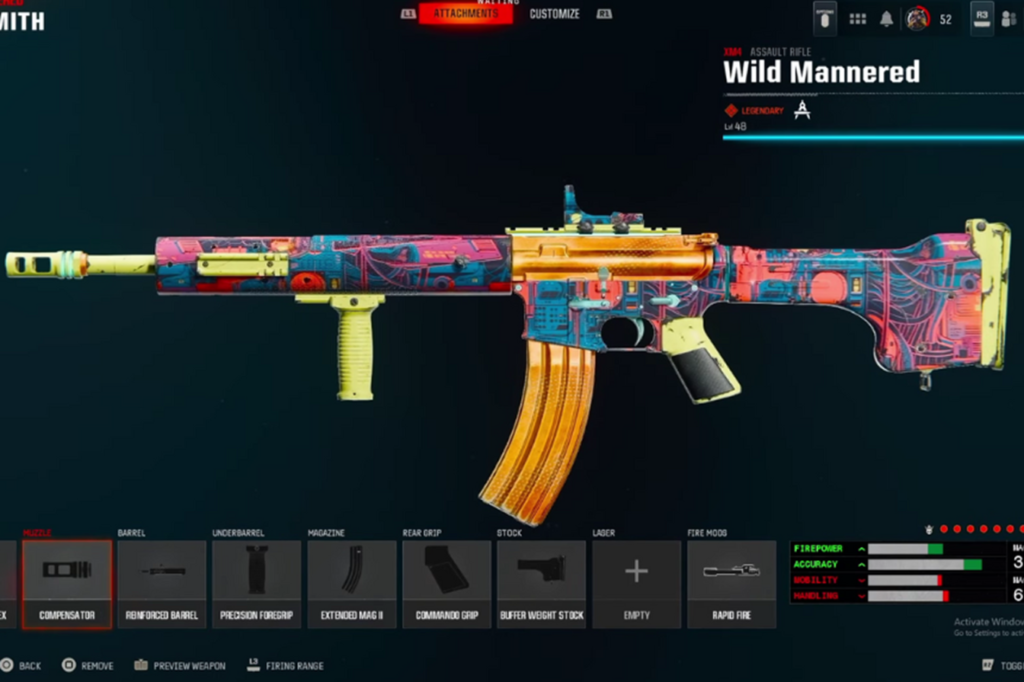Select the Buffer Weight Stock slot

pos(541,584)
